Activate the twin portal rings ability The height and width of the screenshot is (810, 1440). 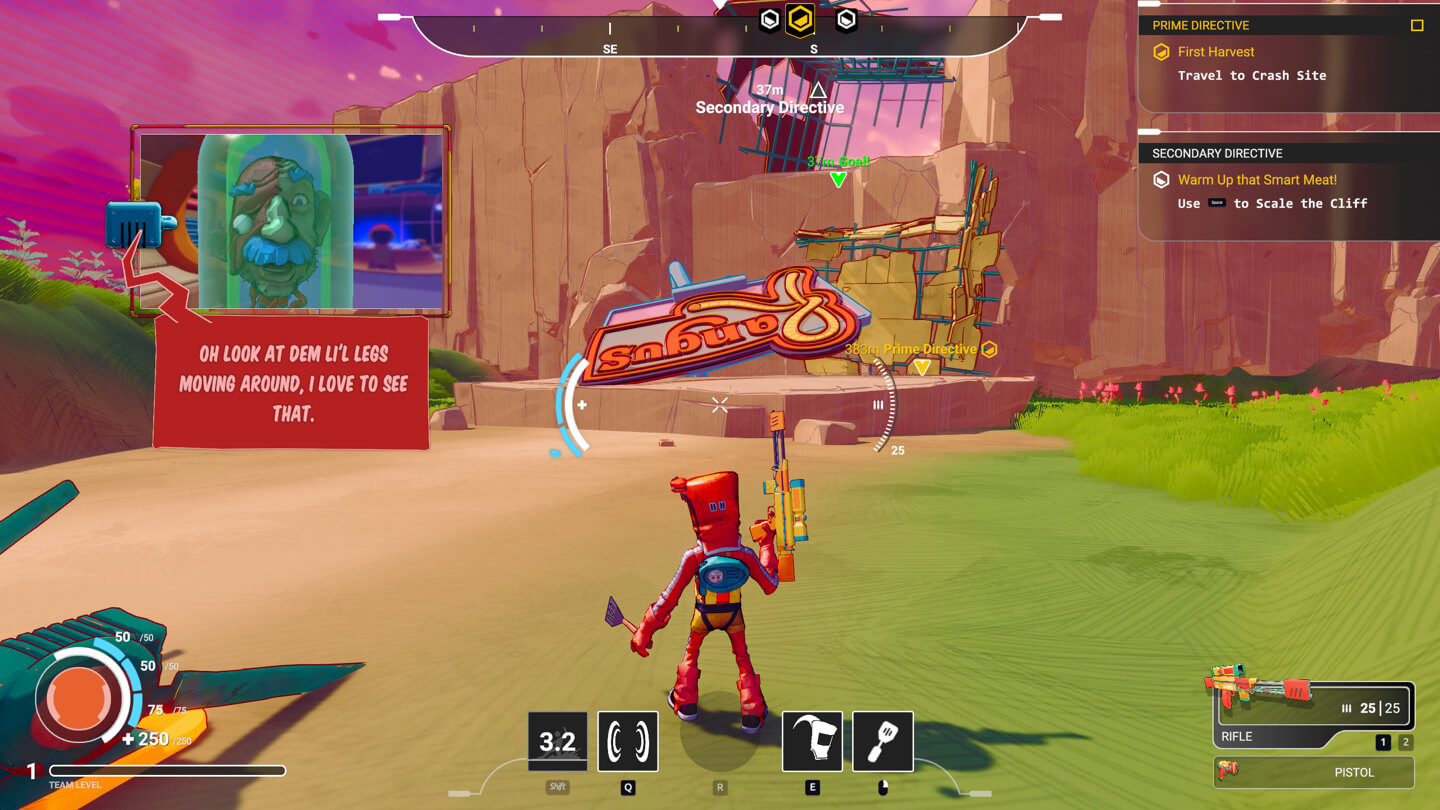pos(628,741)
